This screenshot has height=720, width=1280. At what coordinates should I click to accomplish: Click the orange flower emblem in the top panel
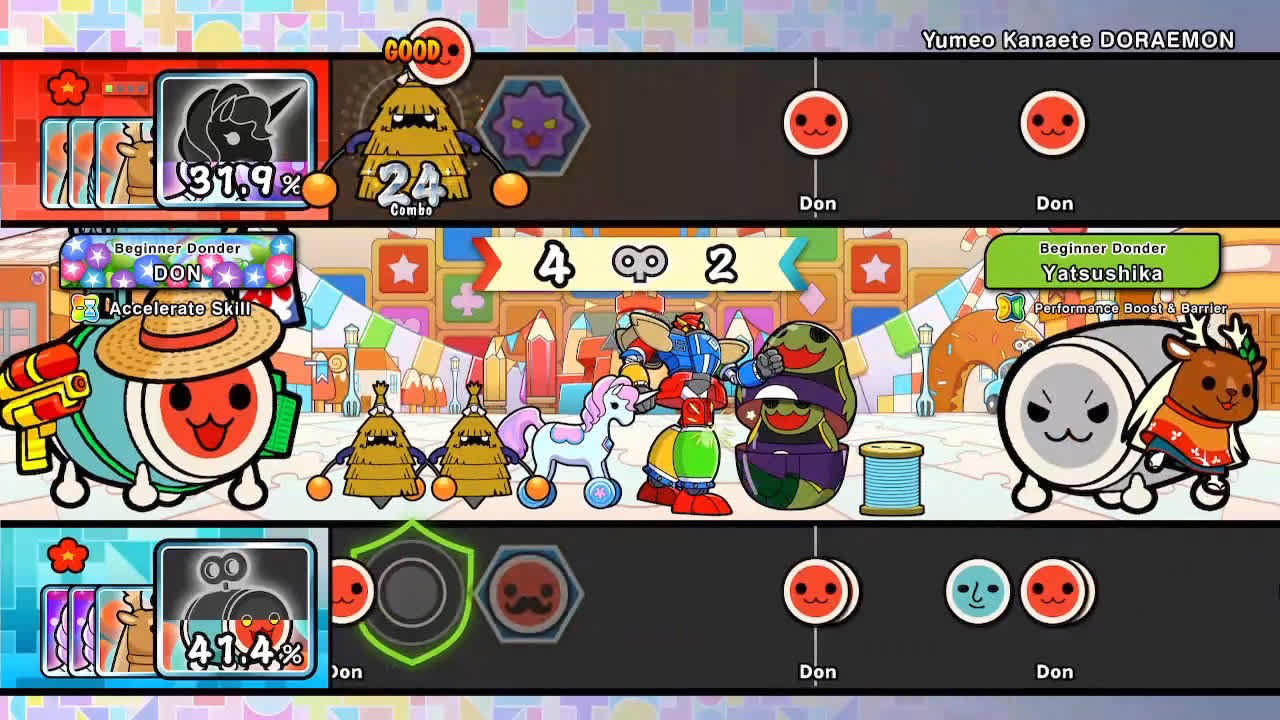[x=66, y=89]
